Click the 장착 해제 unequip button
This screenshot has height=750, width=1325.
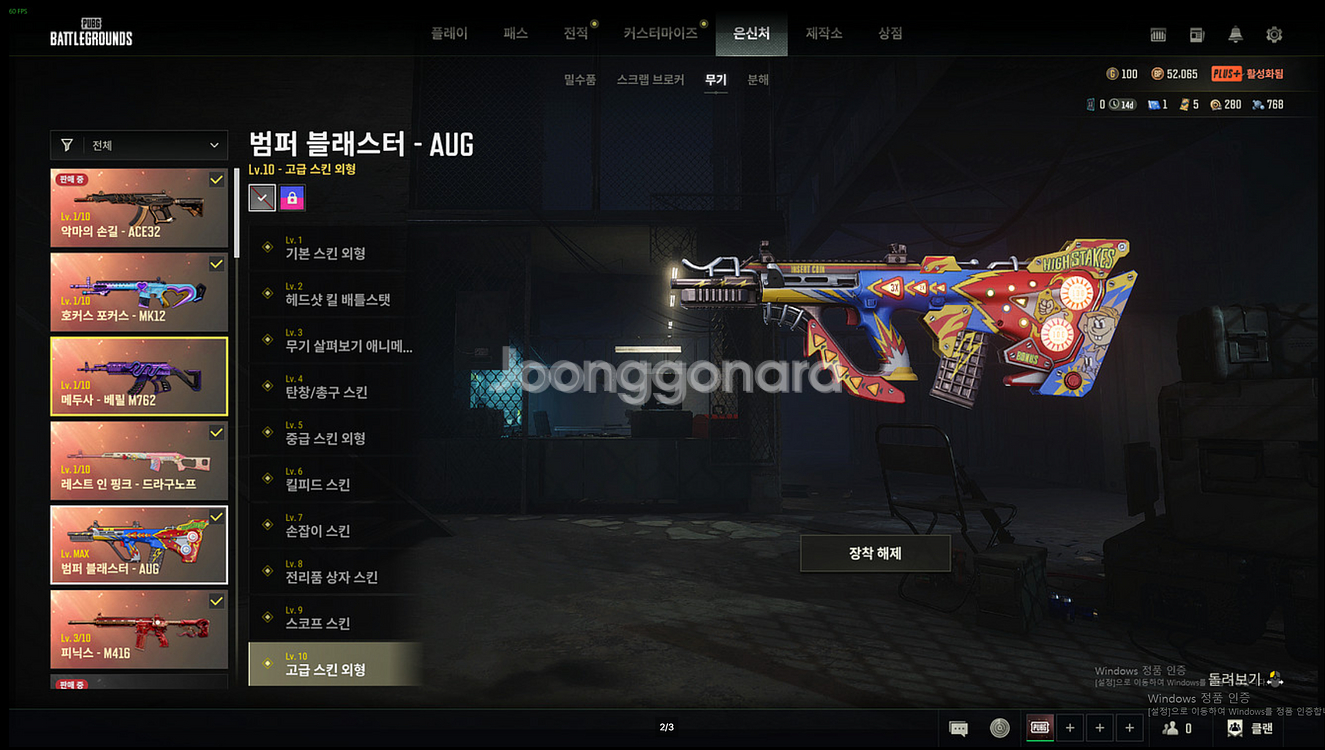pyautogui.click(x=875, y=553)
